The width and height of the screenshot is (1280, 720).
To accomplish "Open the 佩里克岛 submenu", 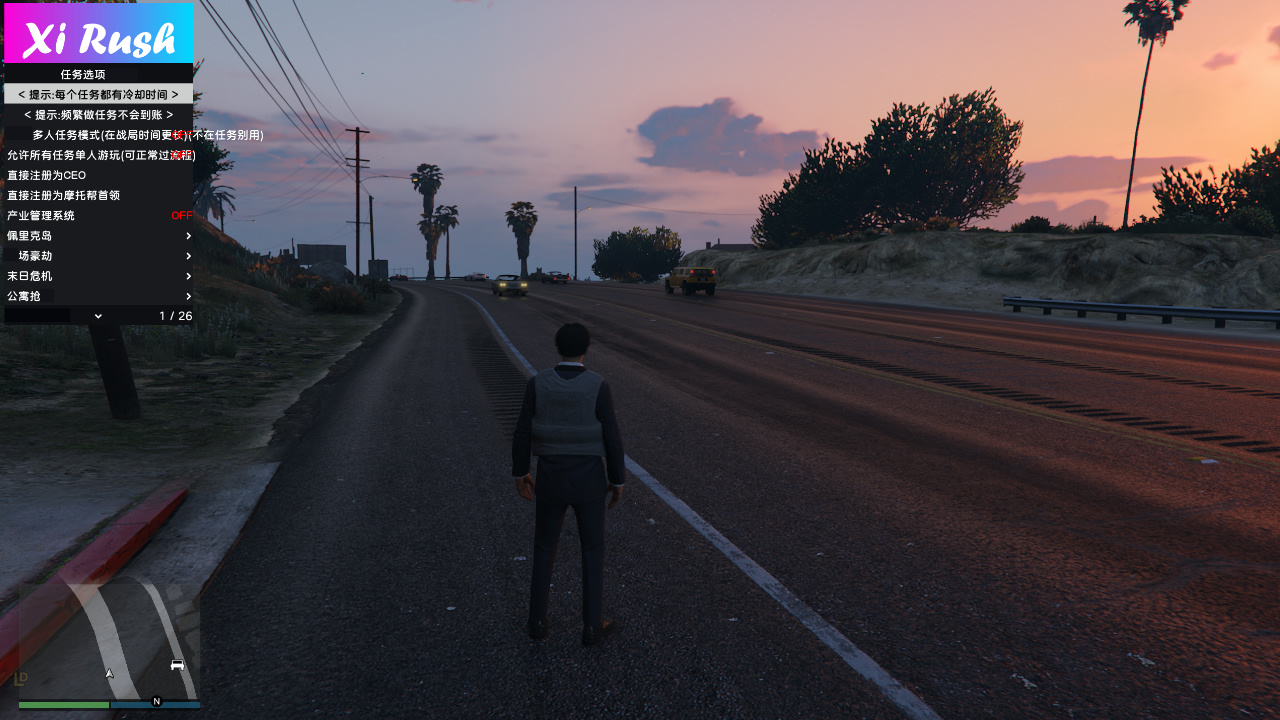I will coord(98,236).
